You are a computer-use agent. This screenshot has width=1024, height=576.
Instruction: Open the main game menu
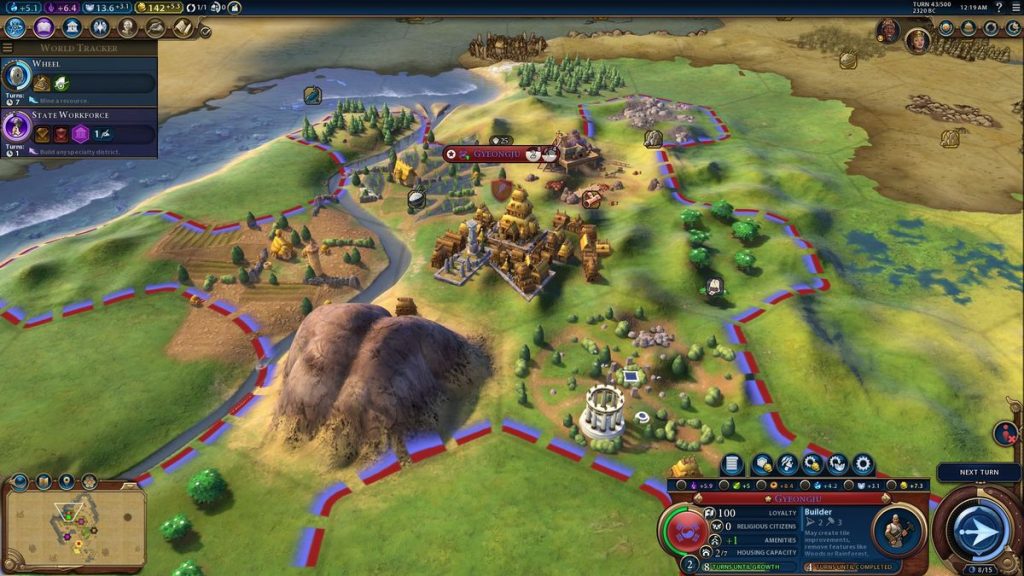point(1014,7)
